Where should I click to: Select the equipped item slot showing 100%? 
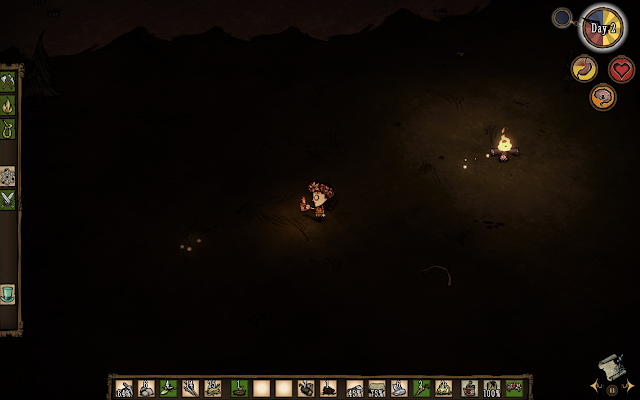coord(492,388)
